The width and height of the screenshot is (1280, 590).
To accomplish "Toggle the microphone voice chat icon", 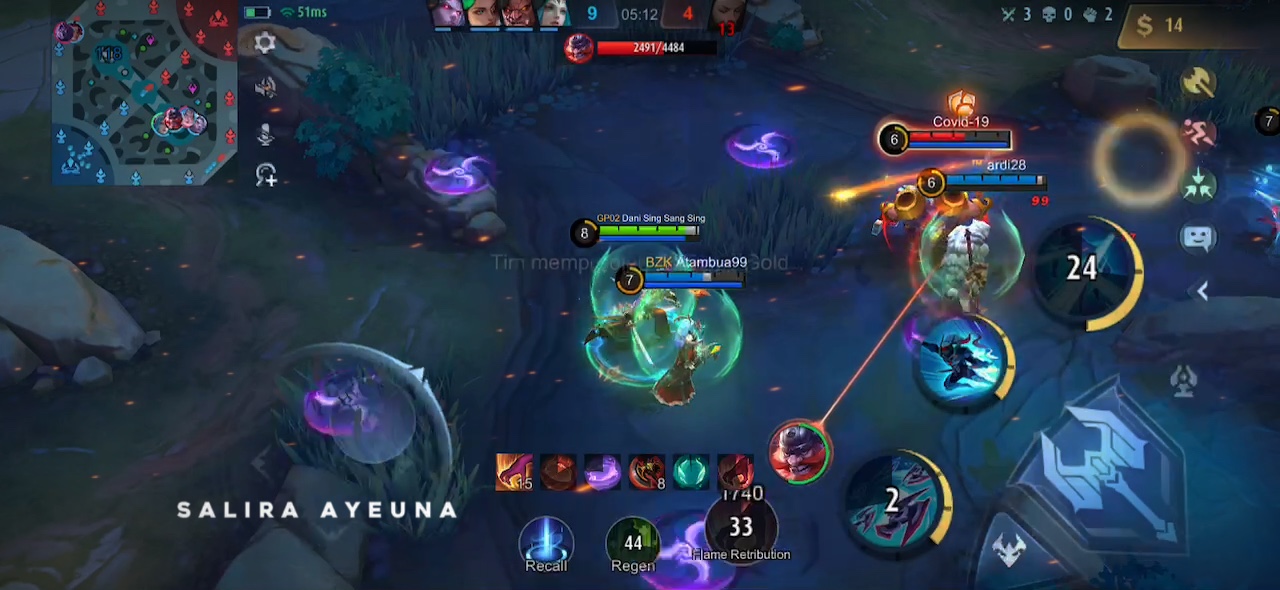I will click(x=265, y=132).
